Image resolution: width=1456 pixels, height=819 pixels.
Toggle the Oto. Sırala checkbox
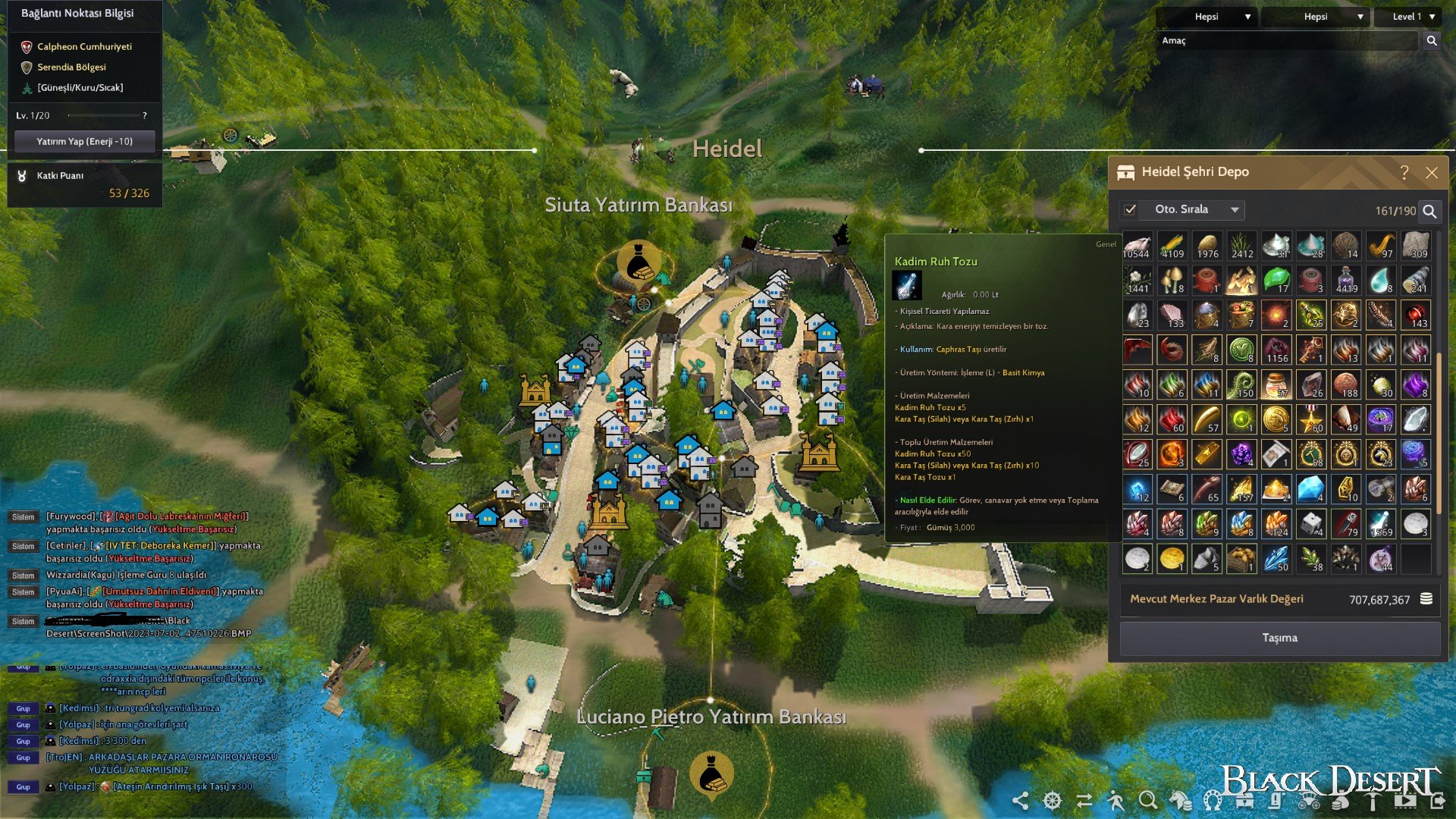click(x=1130, y=210)
